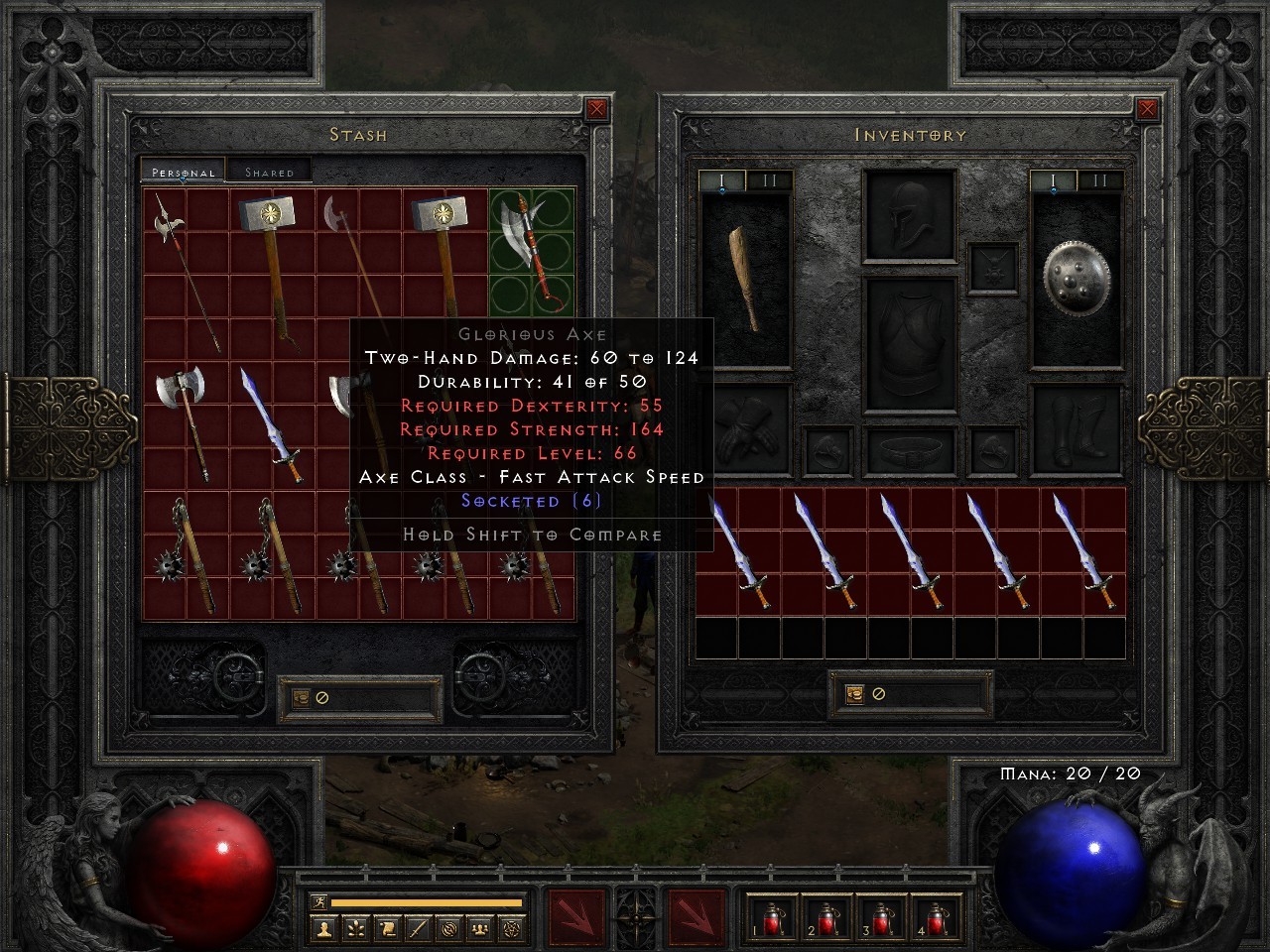The width and height of the screenshot is (1270, 952).
Task: Open the party screen icon on the mini panel
Action: coord(481,930)
